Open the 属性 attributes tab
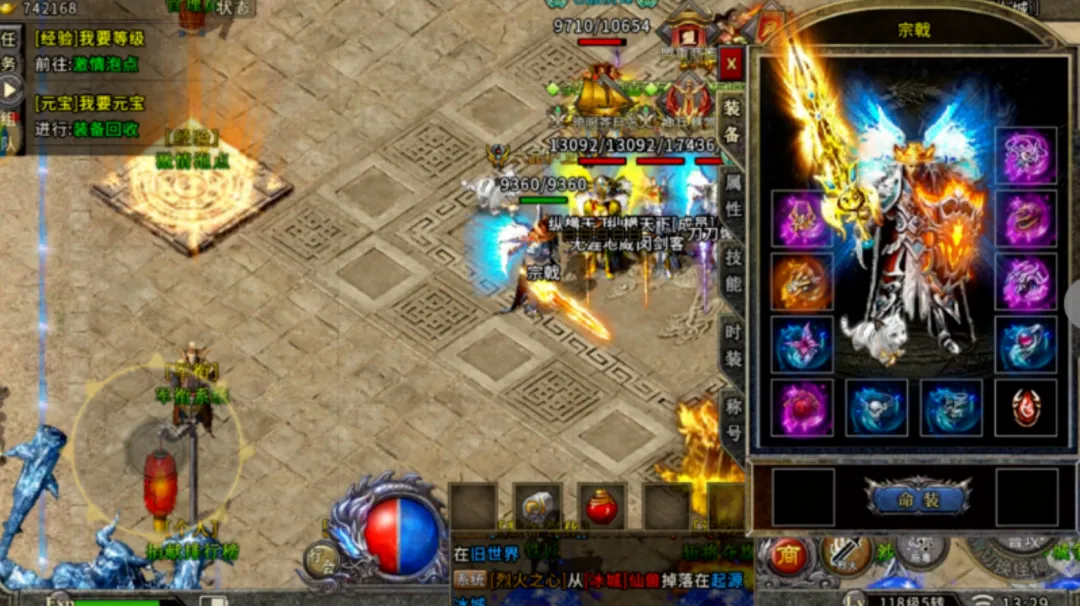Image resolution: width=1080 pixels, height=606 pixels. [732, 197]
